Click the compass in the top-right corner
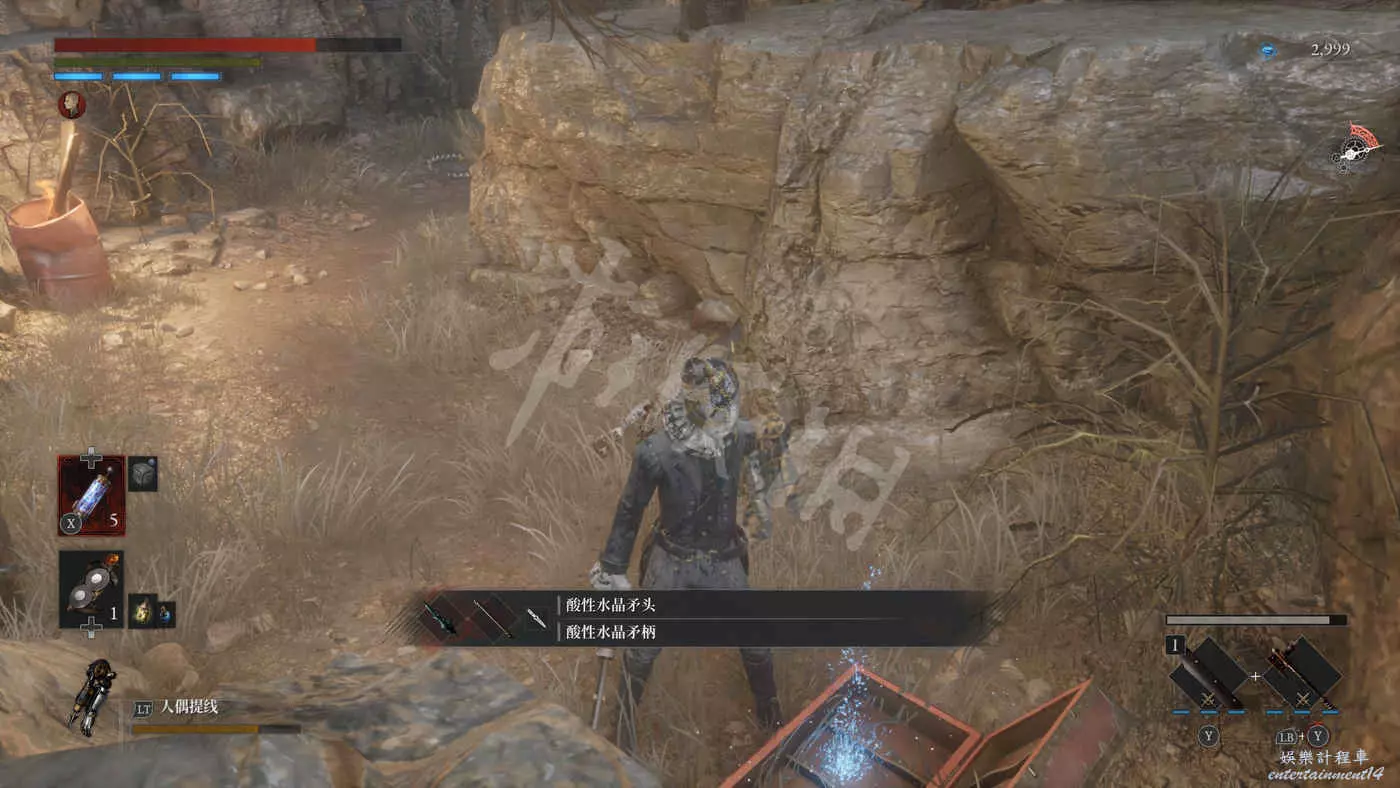This screenshot has height=788, width=1400. 1356,149
